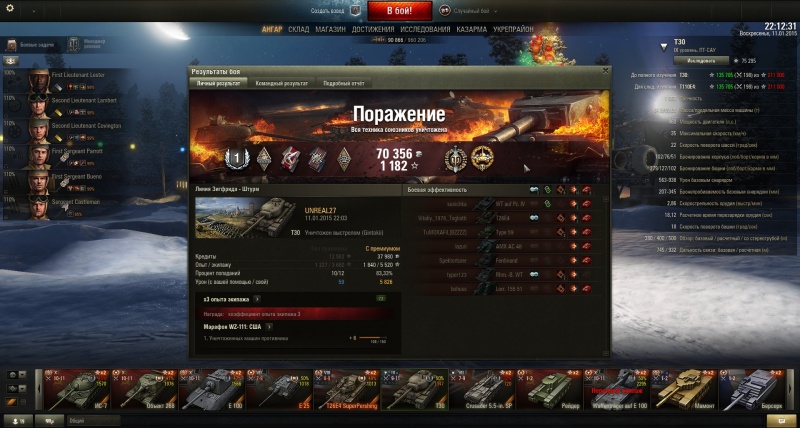Go to the Магазин section
800x428 pixels.
coord(330,30)
